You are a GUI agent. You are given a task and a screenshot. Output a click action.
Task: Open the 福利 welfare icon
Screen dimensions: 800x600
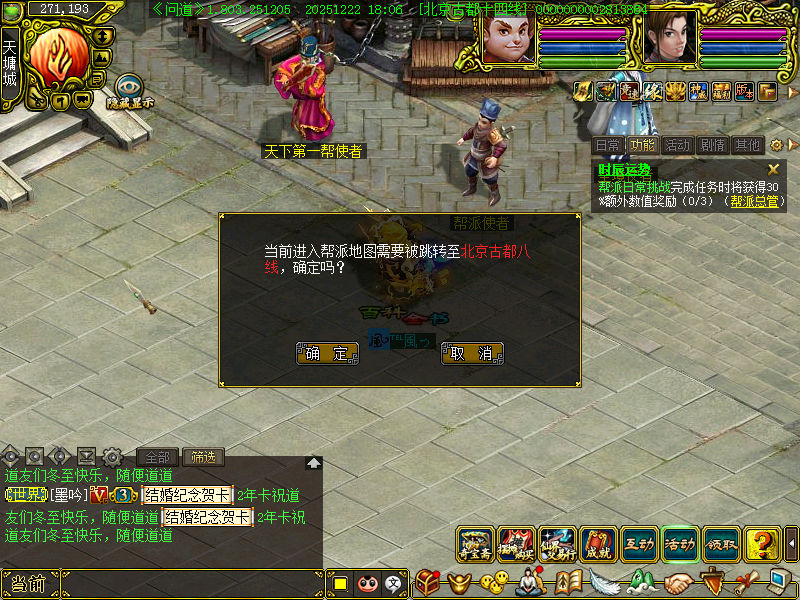(x=721, y=92)
